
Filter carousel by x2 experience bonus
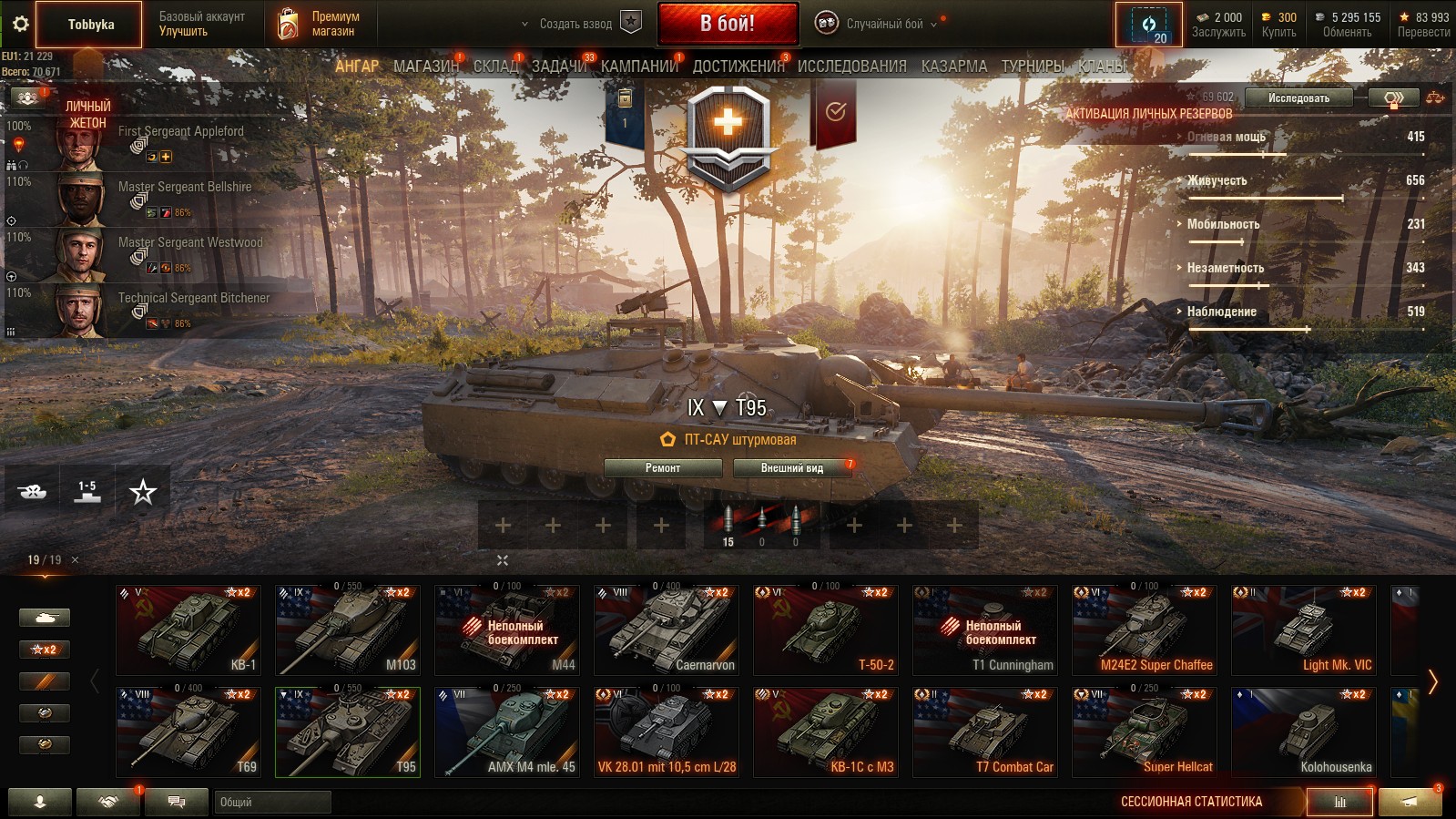pos(45,649)
